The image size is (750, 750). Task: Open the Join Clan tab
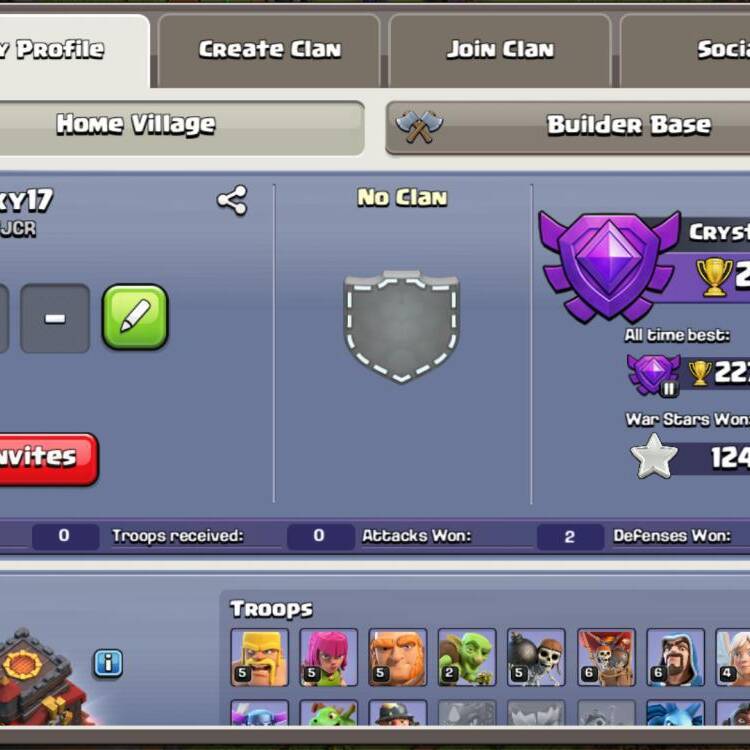500,49
